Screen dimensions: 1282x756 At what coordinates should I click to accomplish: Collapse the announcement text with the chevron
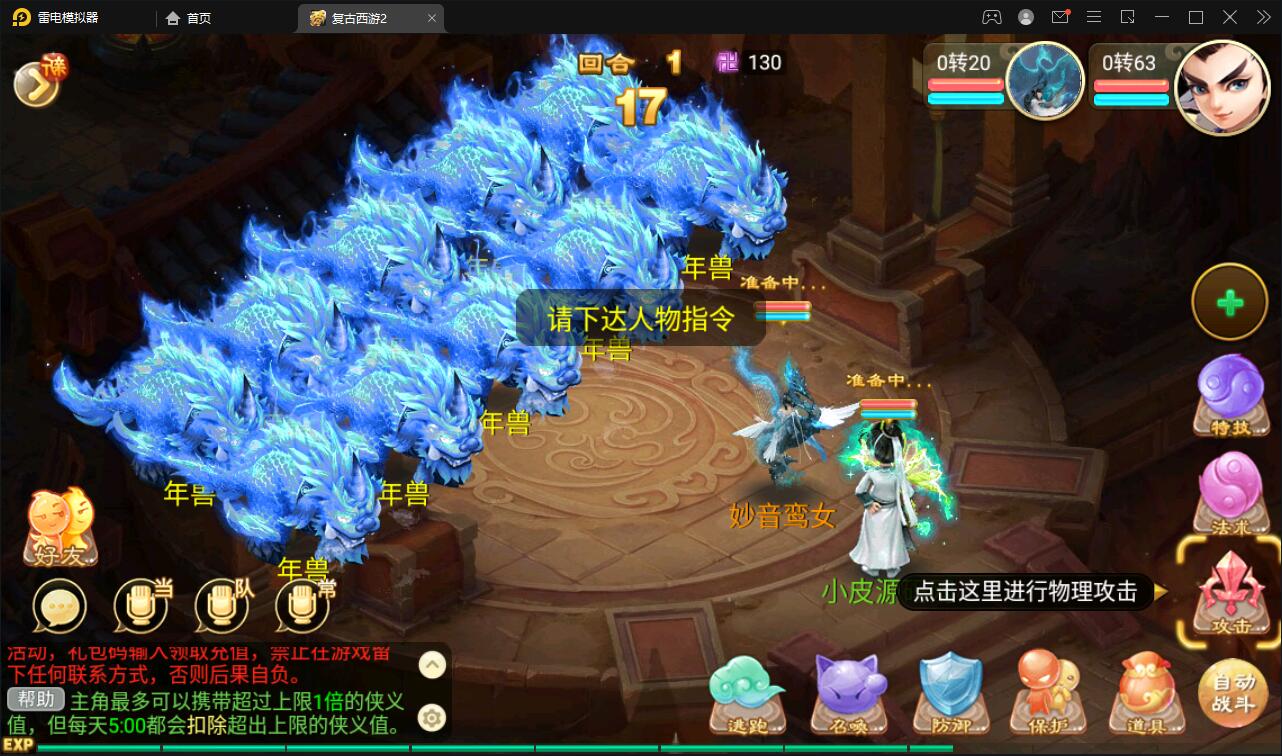[432, 664]
